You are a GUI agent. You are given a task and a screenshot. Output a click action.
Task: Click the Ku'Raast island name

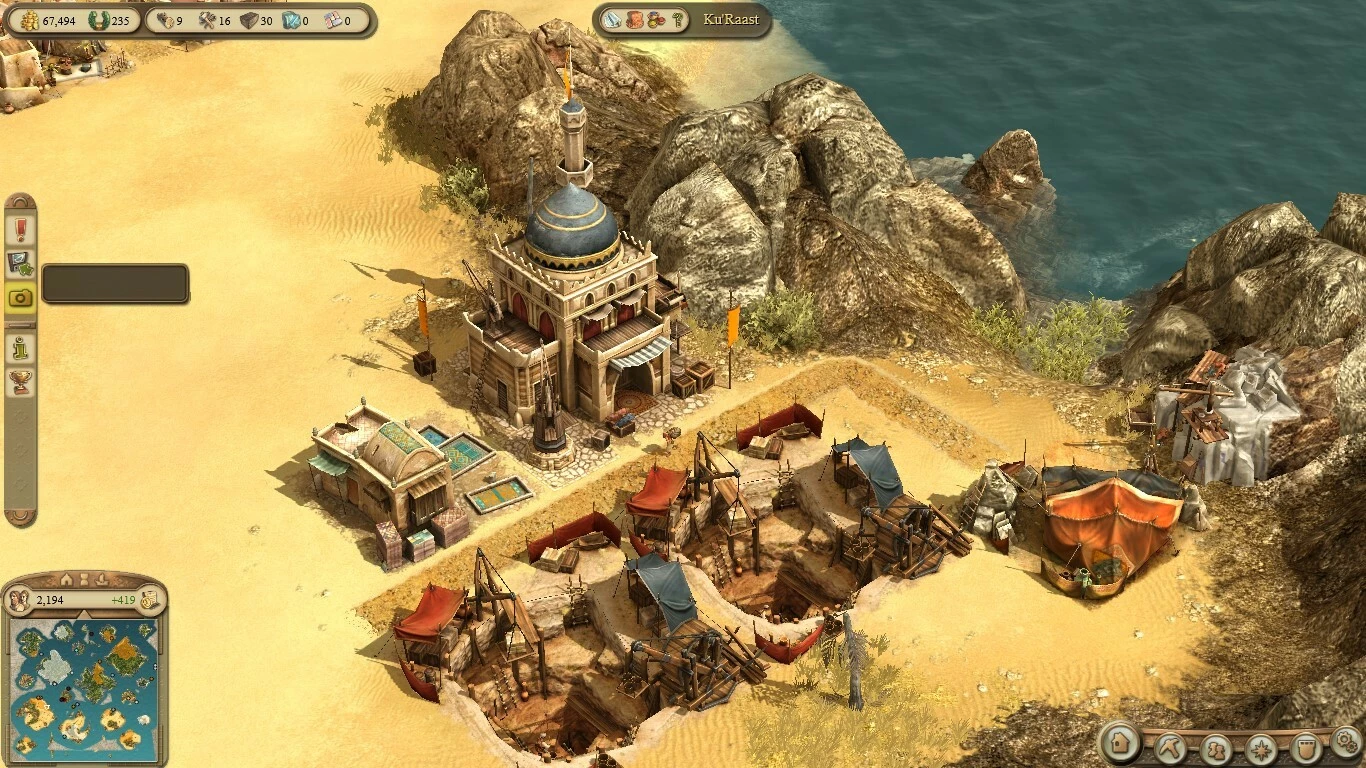(731, 19)
